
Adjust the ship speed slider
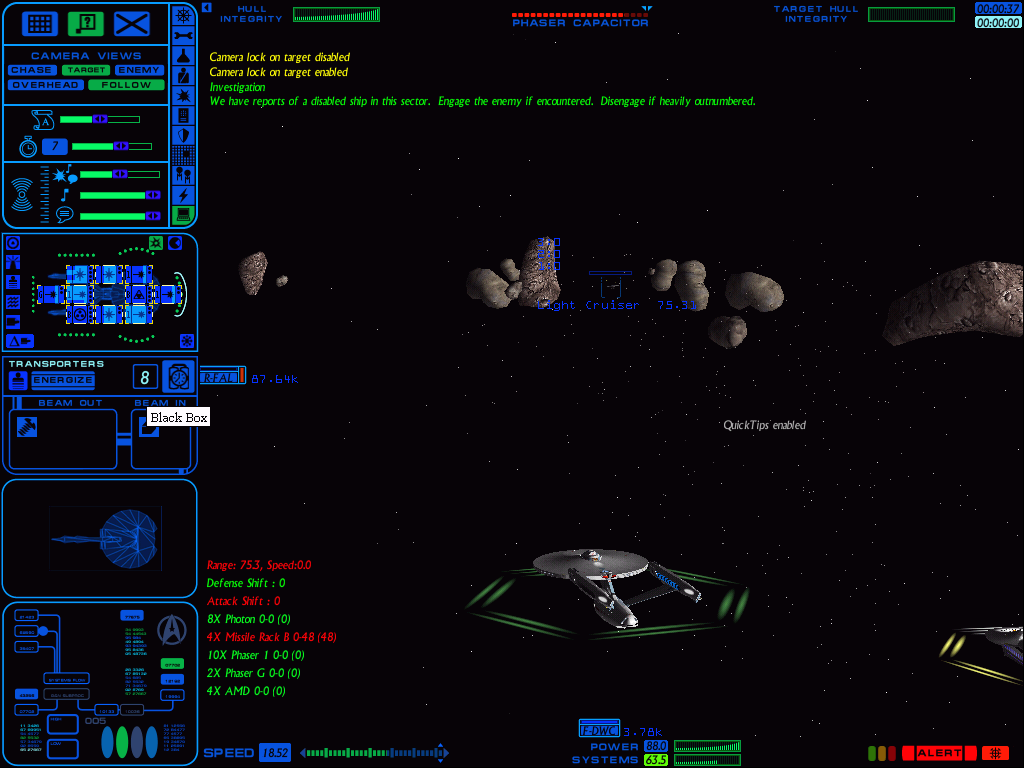[x=372, y=753]
